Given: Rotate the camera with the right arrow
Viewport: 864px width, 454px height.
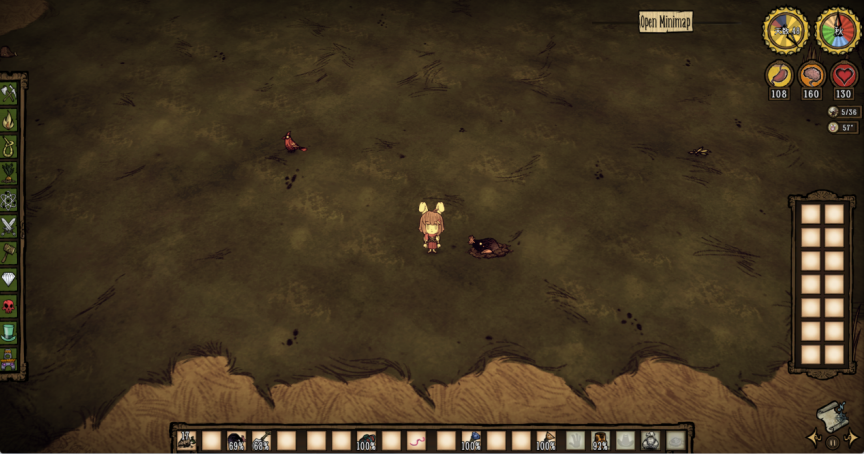Looking at the screenshot, I should click(851, 438).
